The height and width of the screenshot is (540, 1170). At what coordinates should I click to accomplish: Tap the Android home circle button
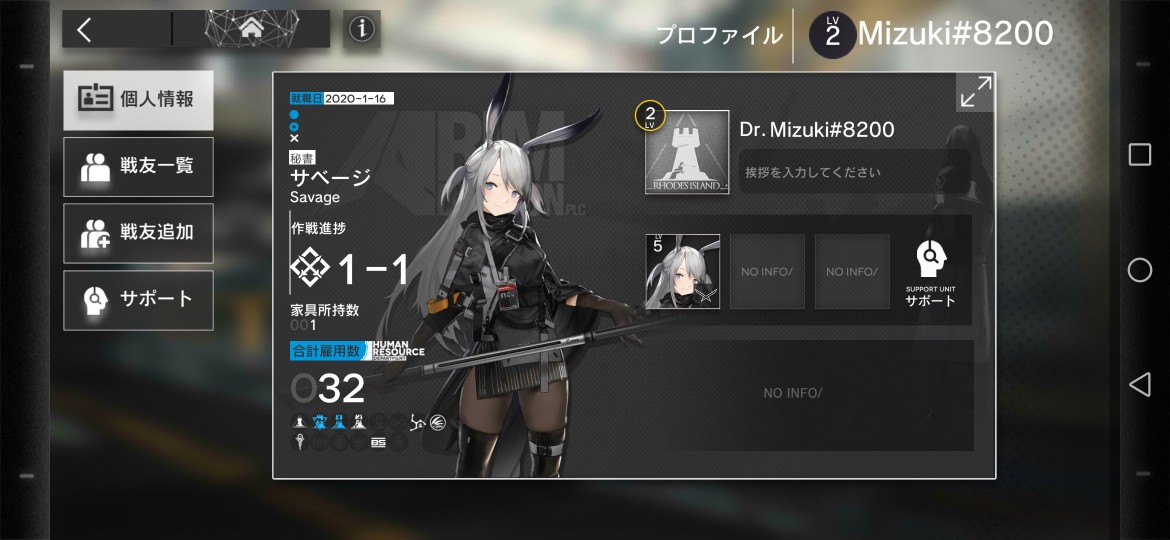[1139, 270]
